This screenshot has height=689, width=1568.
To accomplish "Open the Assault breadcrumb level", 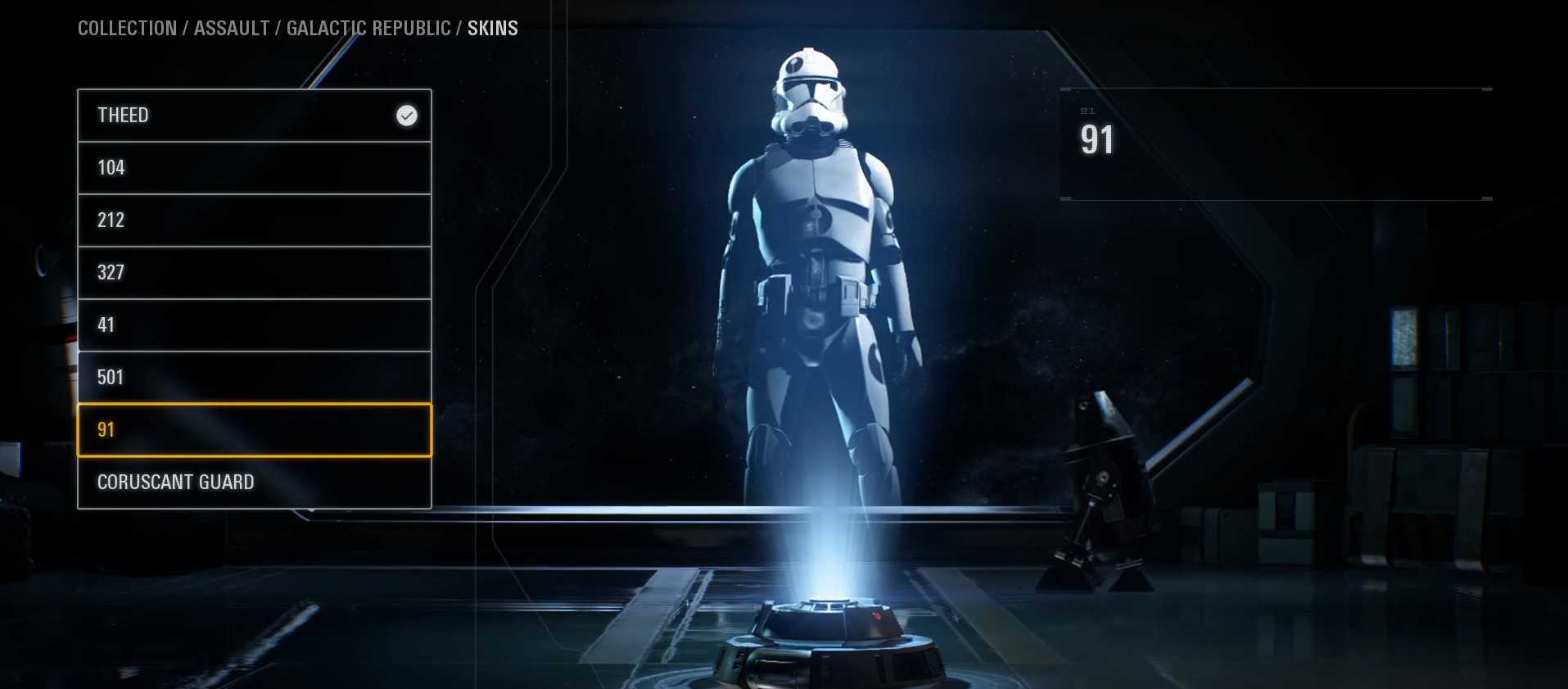I will (x=232, y=29).
